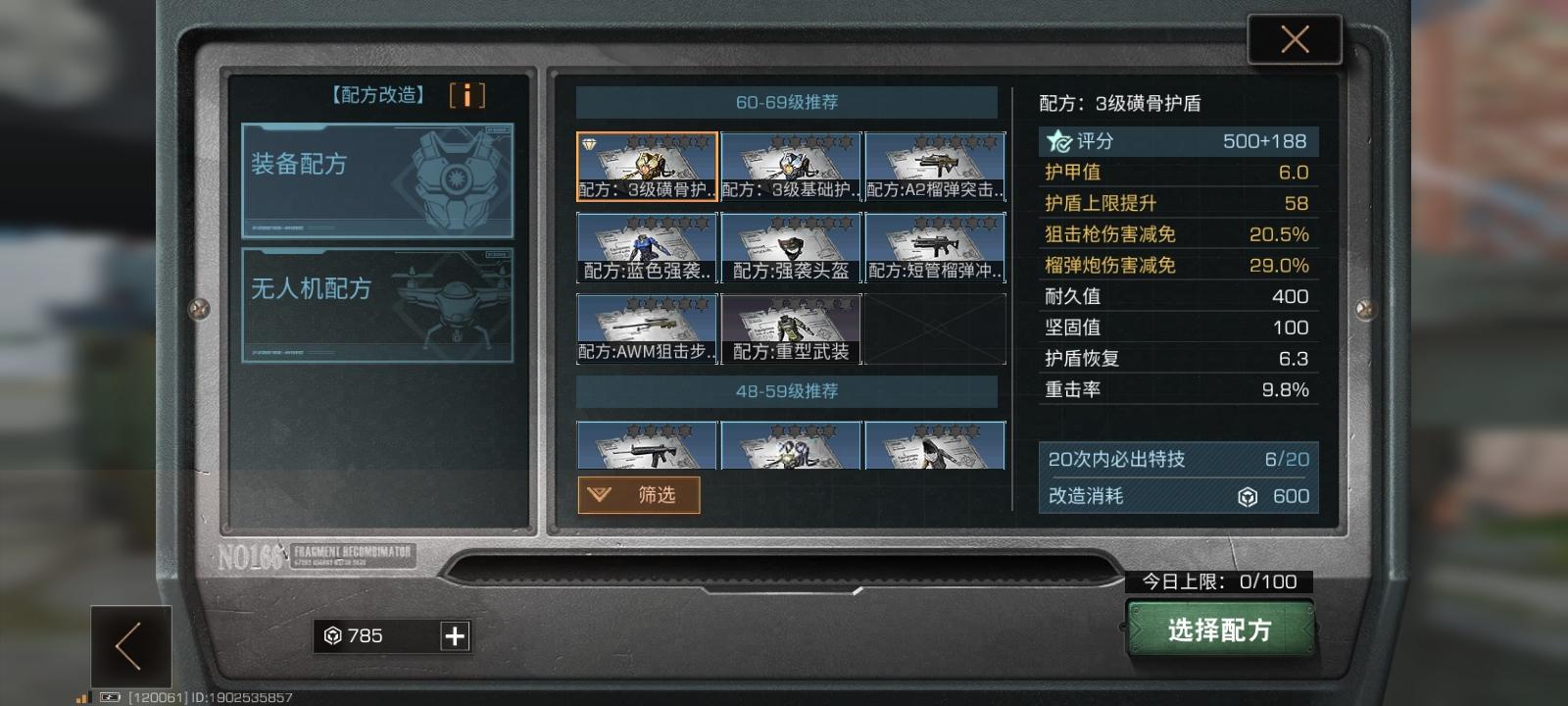This screenshot has height=706, width=1568.
Task: Select the 3级基础护甲 recipe
Action: [792, 167]
